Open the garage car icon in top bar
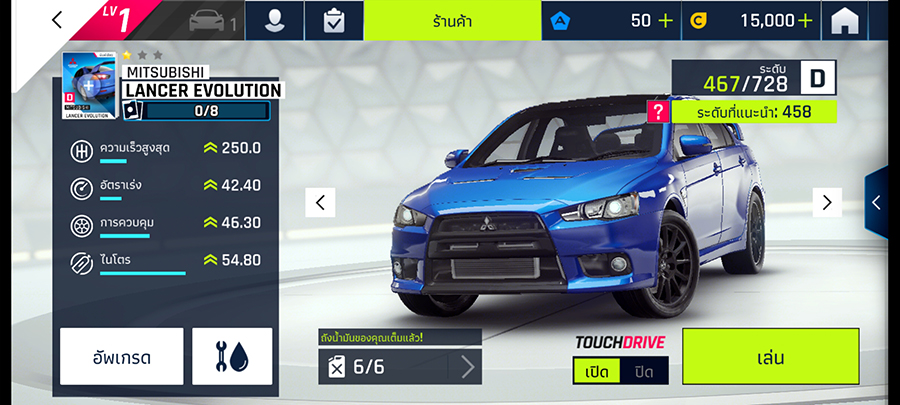Image resolution: width=900 pixels, height=405 pixels. pos(208,20)
